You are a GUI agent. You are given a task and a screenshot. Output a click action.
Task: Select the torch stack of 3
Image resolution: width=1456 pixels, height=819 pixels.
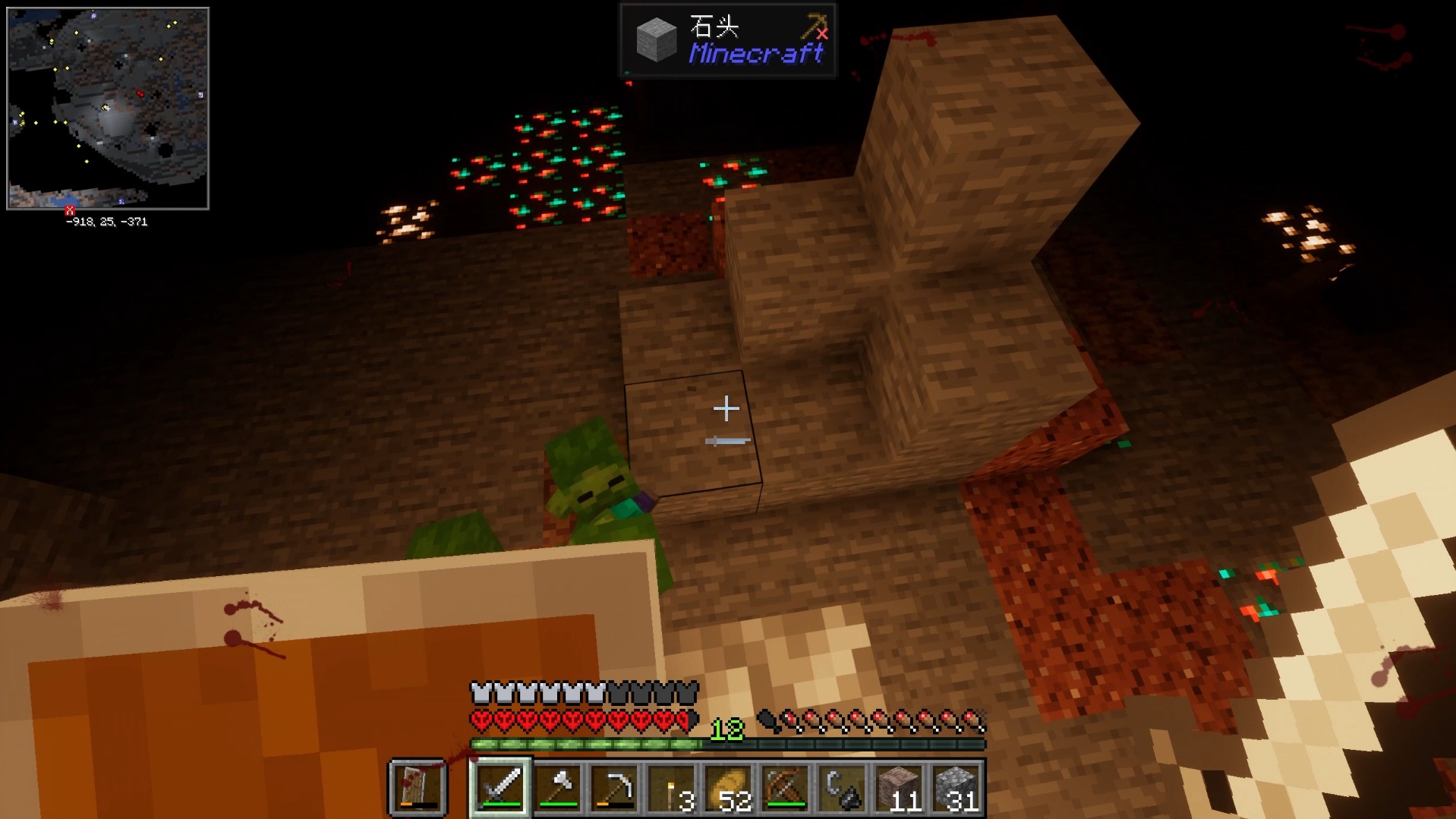pos(672,788)
